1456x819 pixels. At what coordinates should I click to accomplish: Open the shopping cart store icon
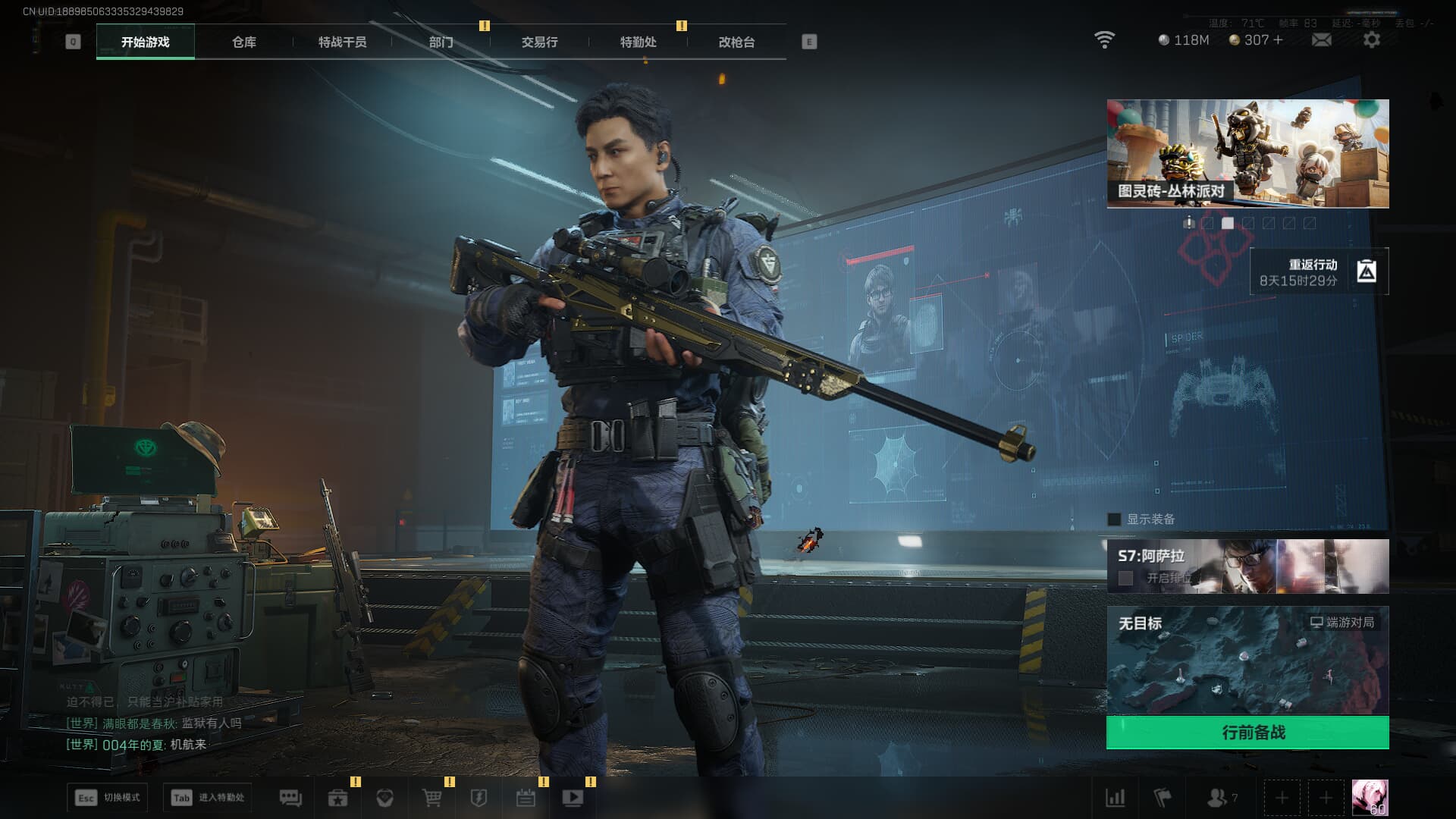click(431, 798)
